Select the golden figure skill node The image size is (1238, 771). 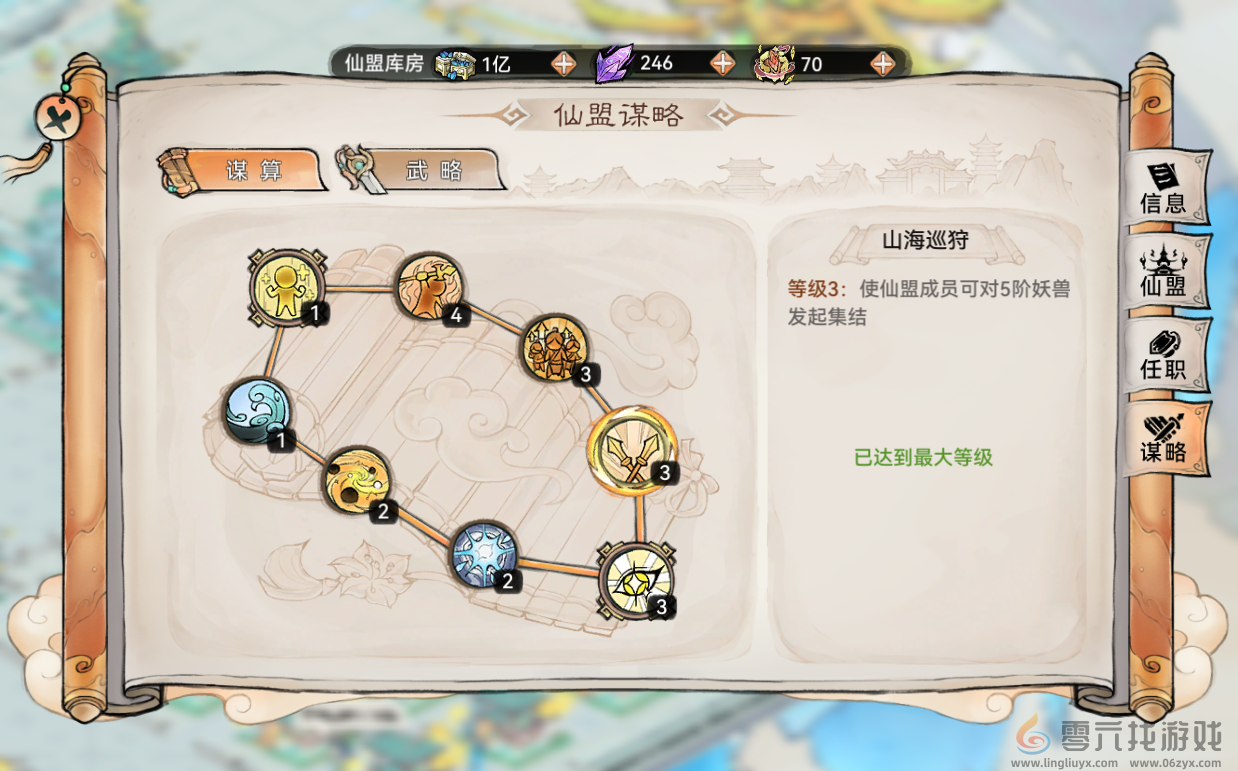click(x=287, y=287)
